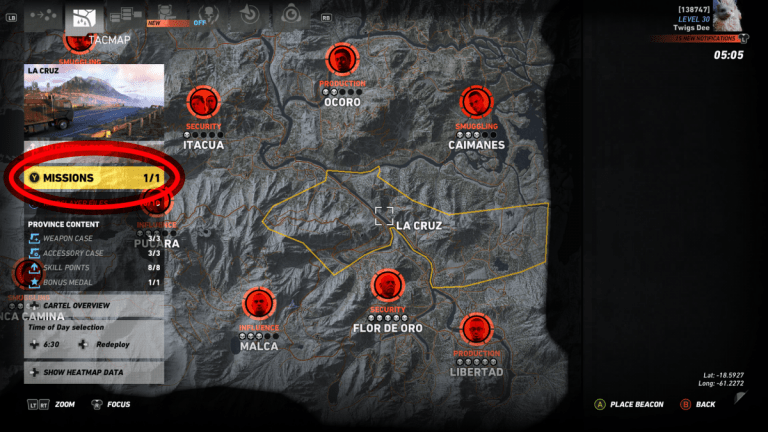Open the loadout cards tab
768x432 pixels.
125,15
